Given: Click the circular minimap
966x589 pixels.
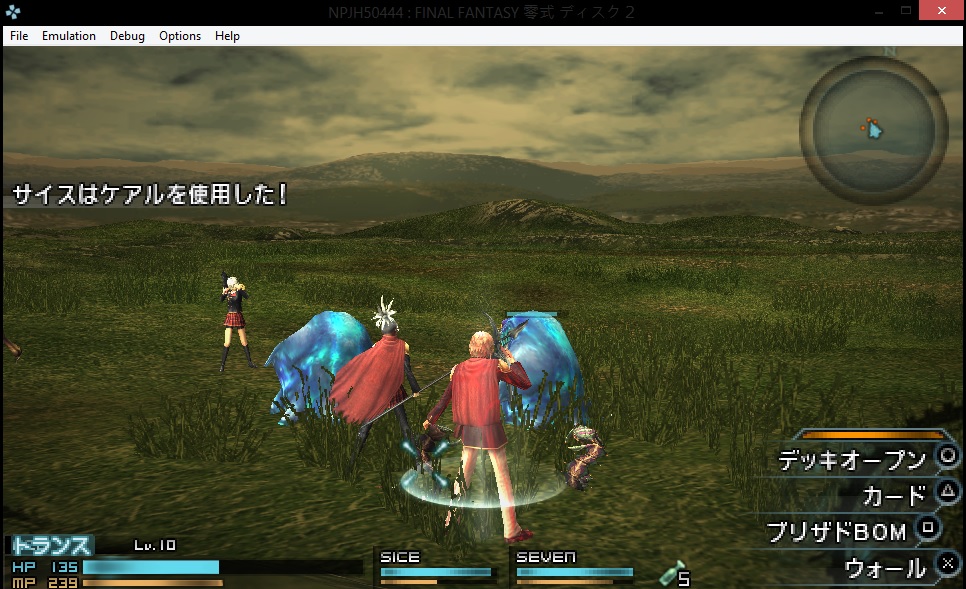Looking at the screenshot, I should pyautogui.click(x=873, y=130).
